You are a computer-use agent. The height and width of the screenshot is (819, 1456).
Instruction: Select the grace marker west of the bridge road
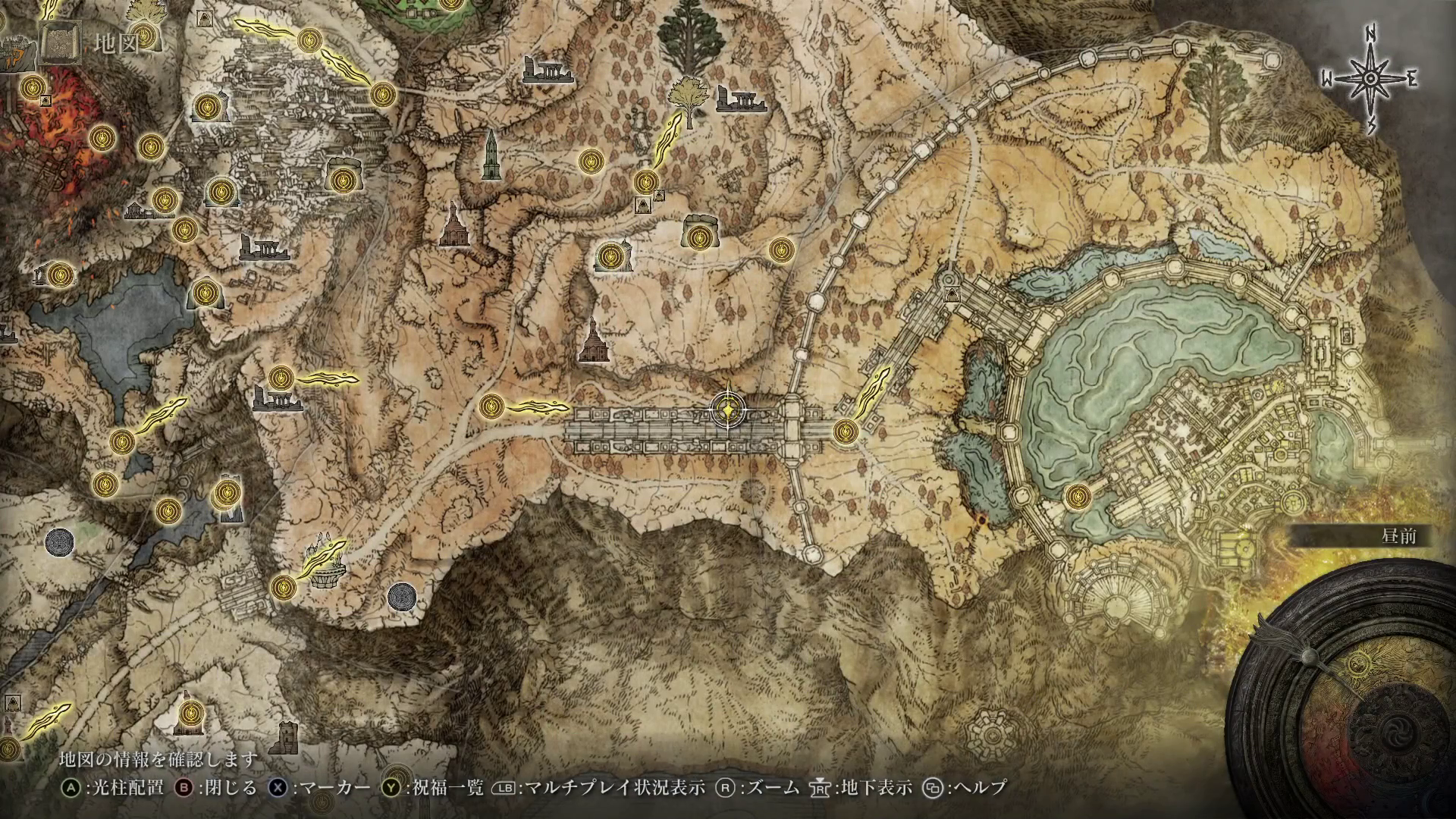tap(491, 406)
